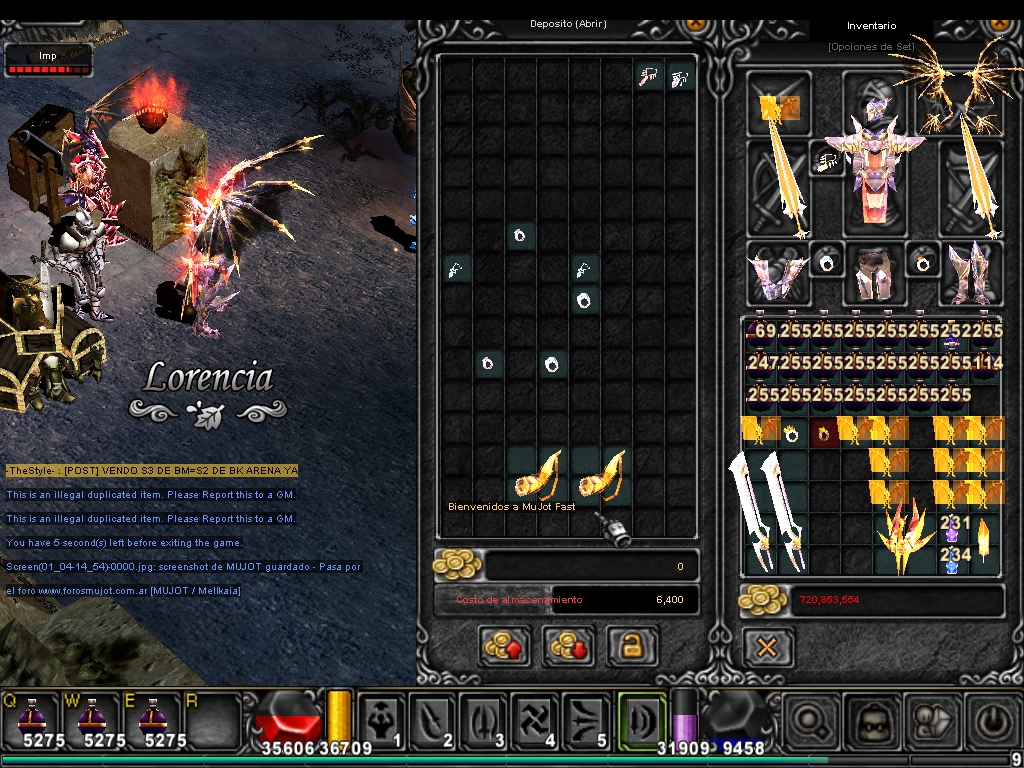The height and width of the screenshot is (768, 1024).
Task: Select the equipped gloves slot
Action: [x=778, y=272]
